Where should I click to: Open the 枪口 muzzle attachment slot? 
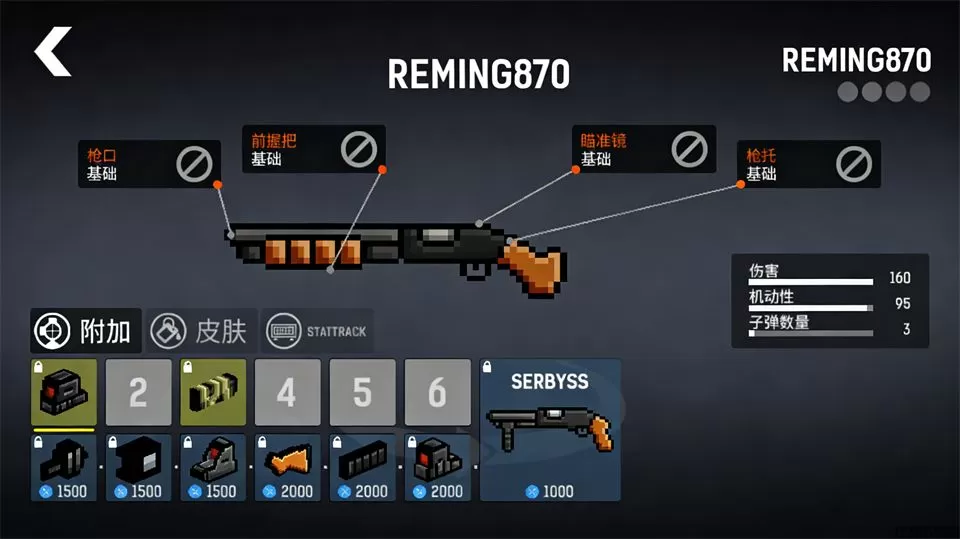point(148,164)
